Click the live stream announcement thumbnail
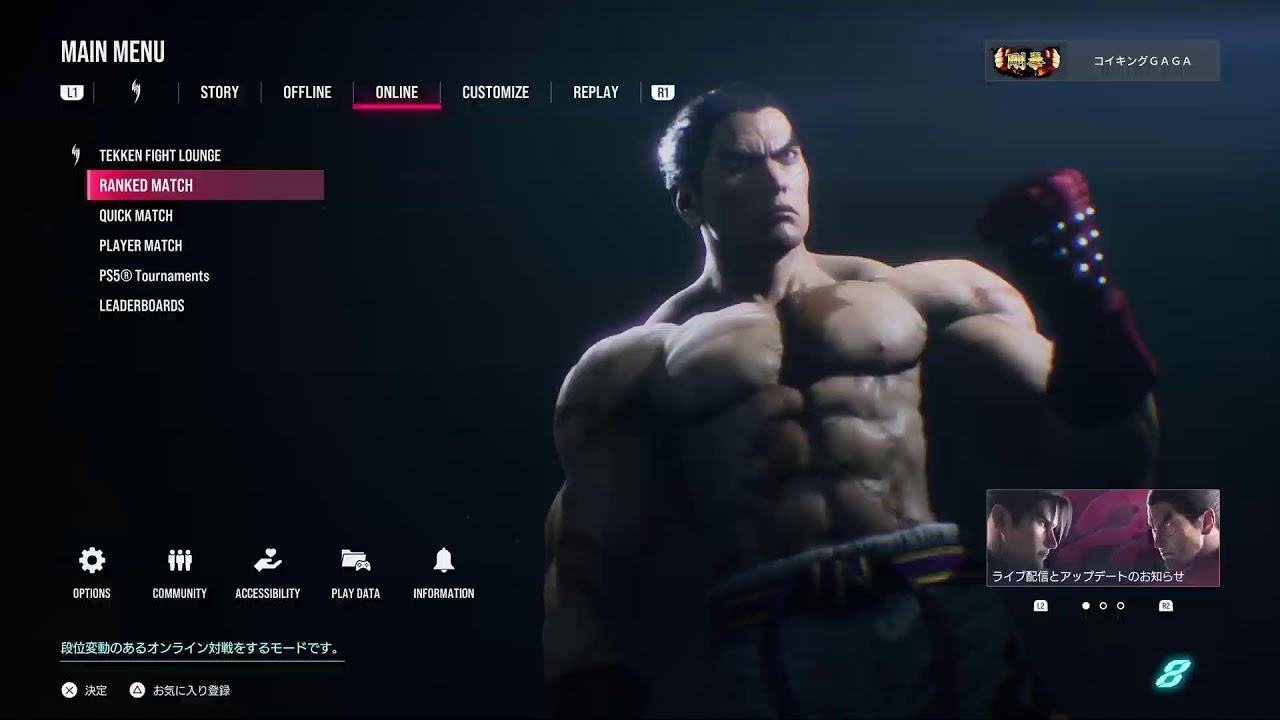The width and height of the screenshot is (1280, 720). point(1102,537)
